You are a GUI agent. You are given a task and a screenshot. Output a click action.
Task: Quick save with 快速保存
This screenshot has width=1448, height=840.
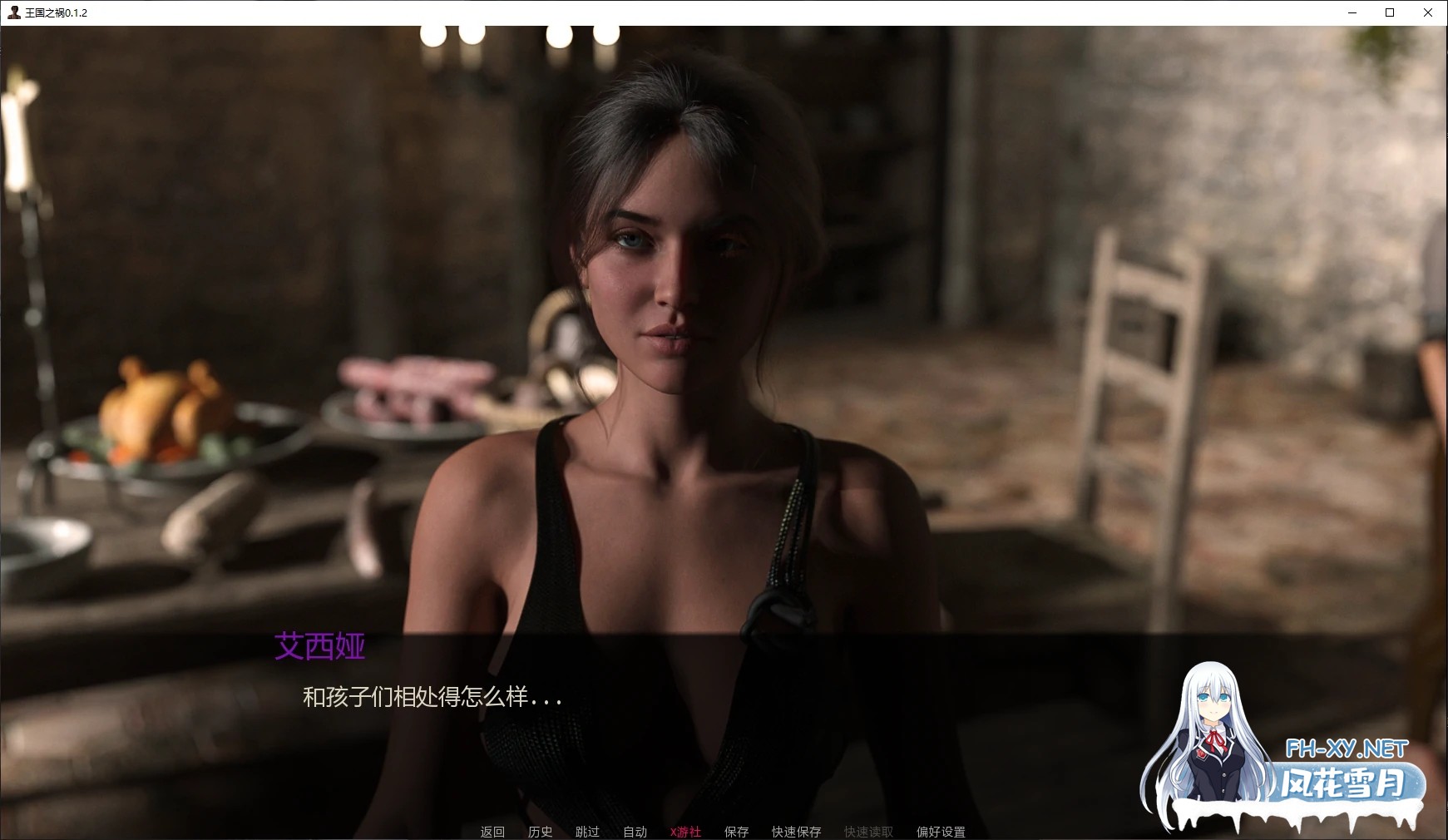(x=796, y=832)
